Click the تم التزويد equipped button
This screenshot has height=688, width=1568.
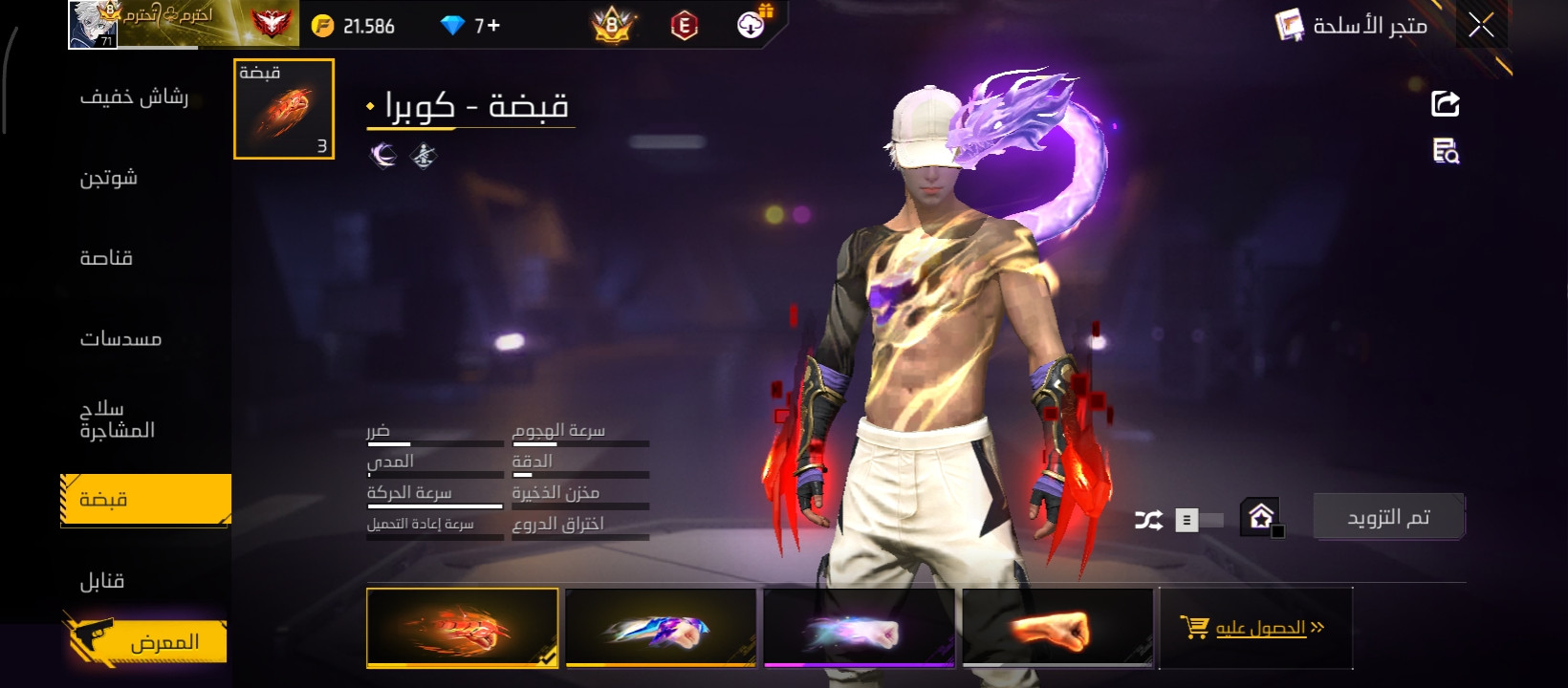tap(1388, 517)
